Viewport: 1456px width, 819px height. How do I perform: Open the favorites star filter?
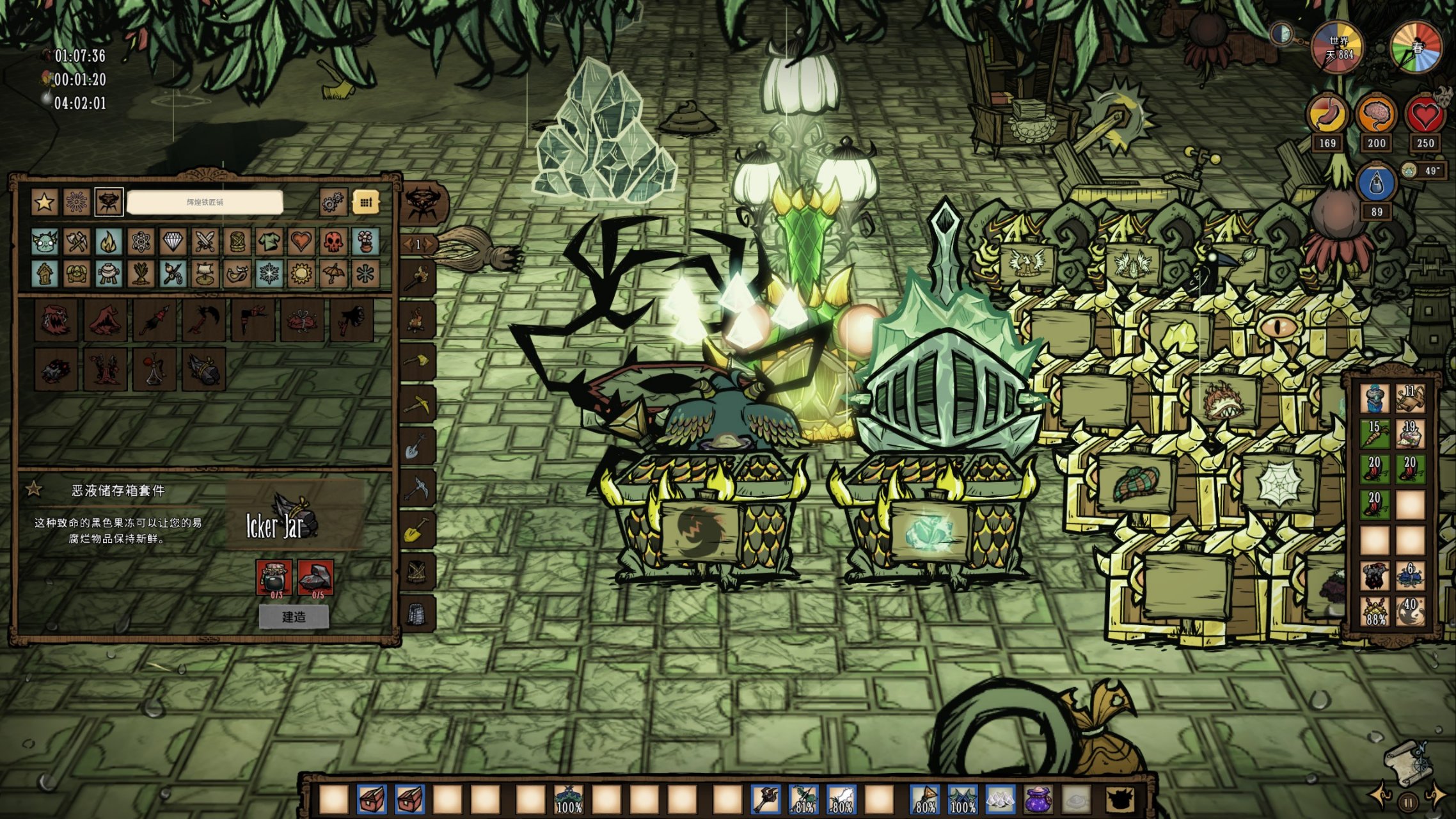click(44, 202)
